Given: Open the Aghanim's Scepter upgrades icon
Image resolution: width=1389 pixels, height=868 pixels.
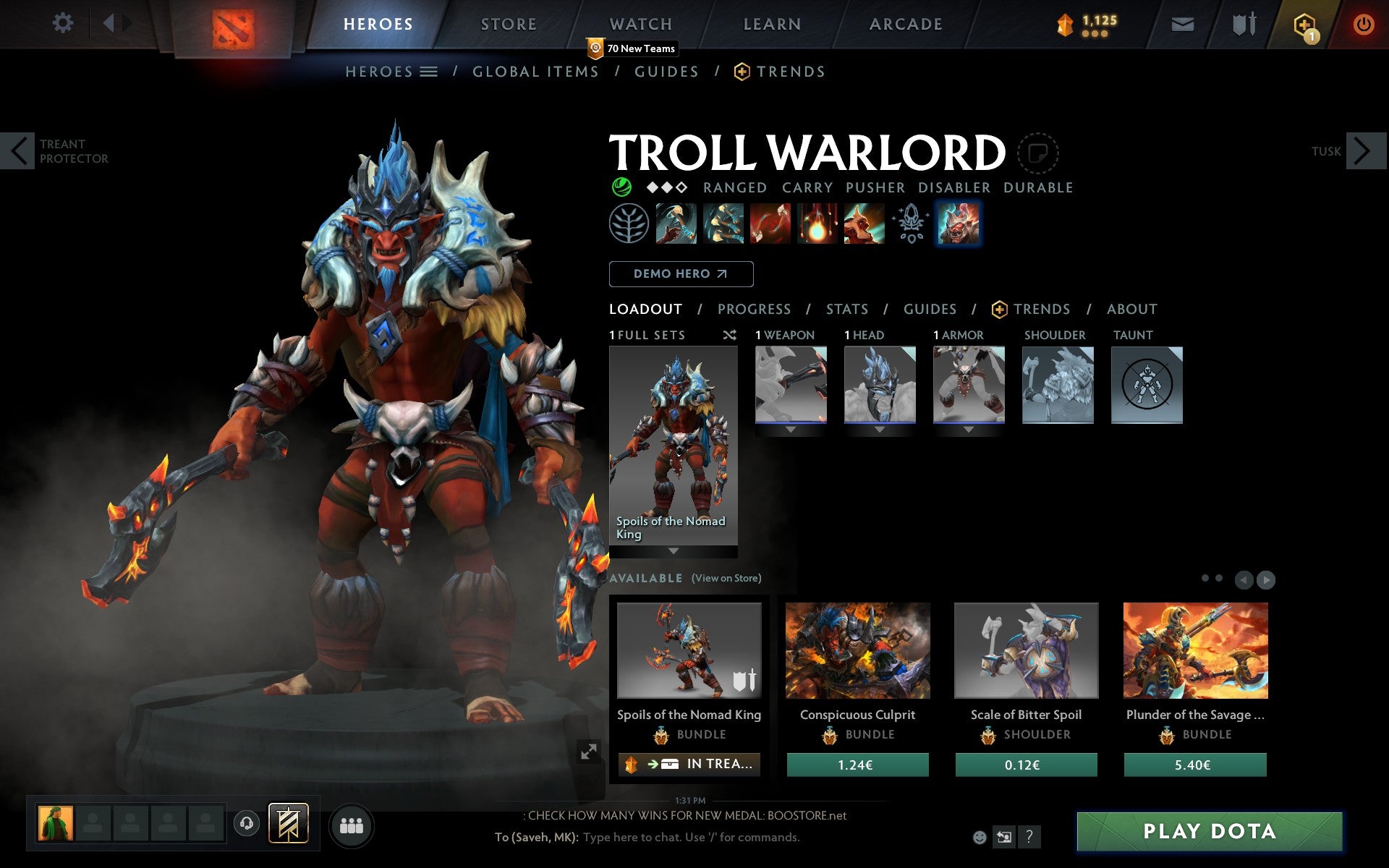Looking at the screenshot, I should (911, 224).
